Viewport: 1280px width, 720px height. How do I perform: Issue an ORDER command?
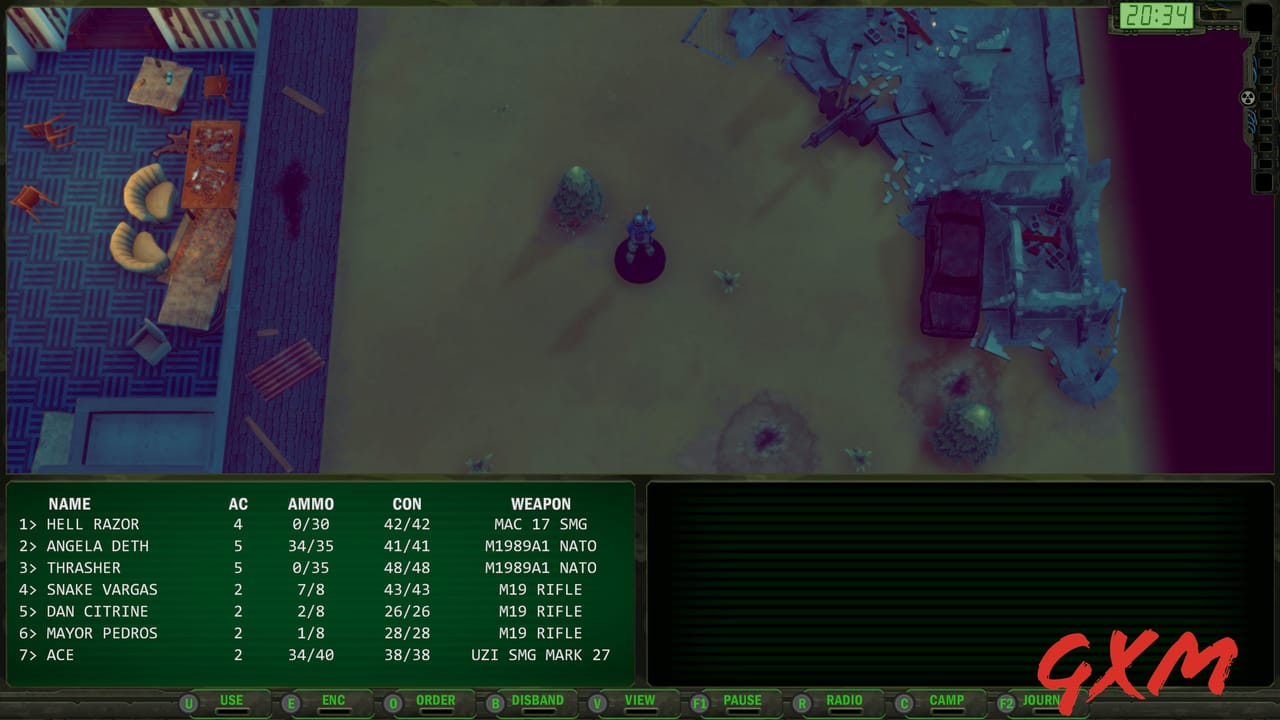(x=434, y=700)
